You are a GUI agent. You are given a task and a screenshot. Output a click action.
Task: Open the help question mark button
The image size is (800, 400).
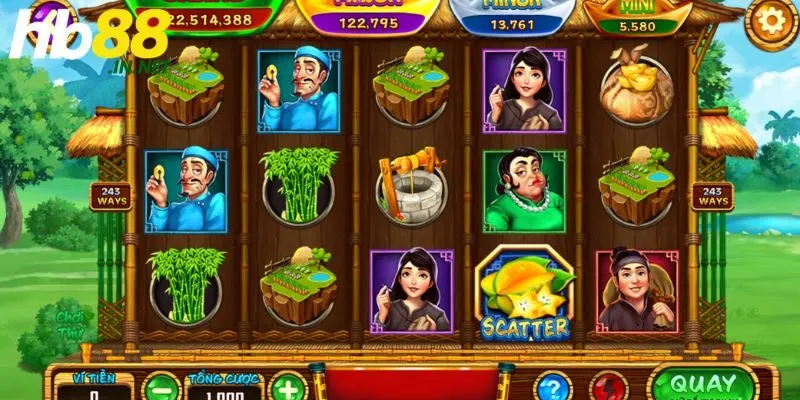552,388
